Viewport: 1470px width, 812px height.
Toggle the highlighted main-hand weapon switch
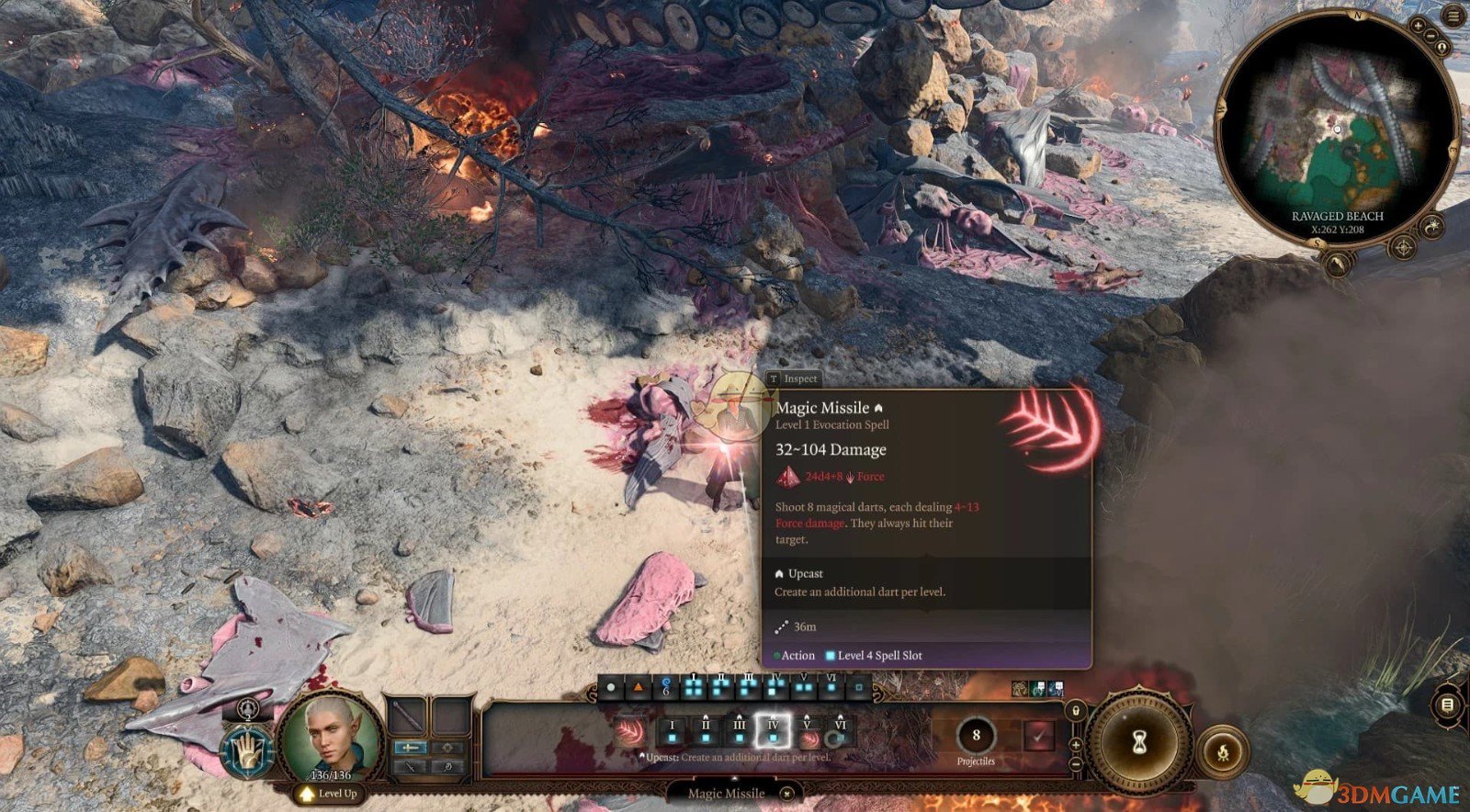click(x=411, y=748)
